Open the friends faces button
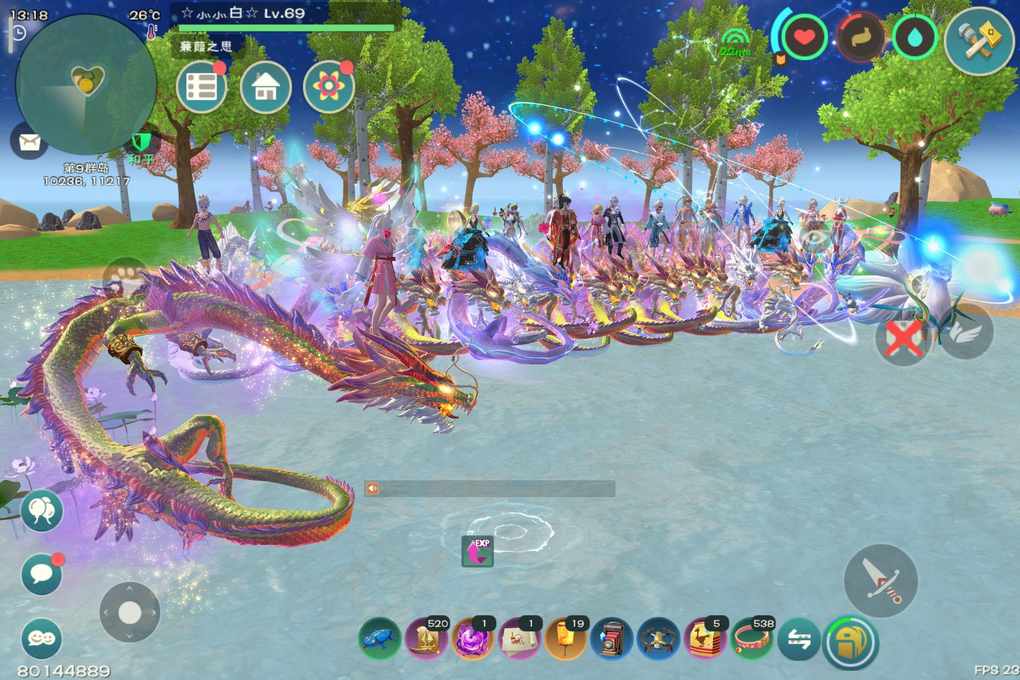1020x680 pixels. [x=42, y=638]
